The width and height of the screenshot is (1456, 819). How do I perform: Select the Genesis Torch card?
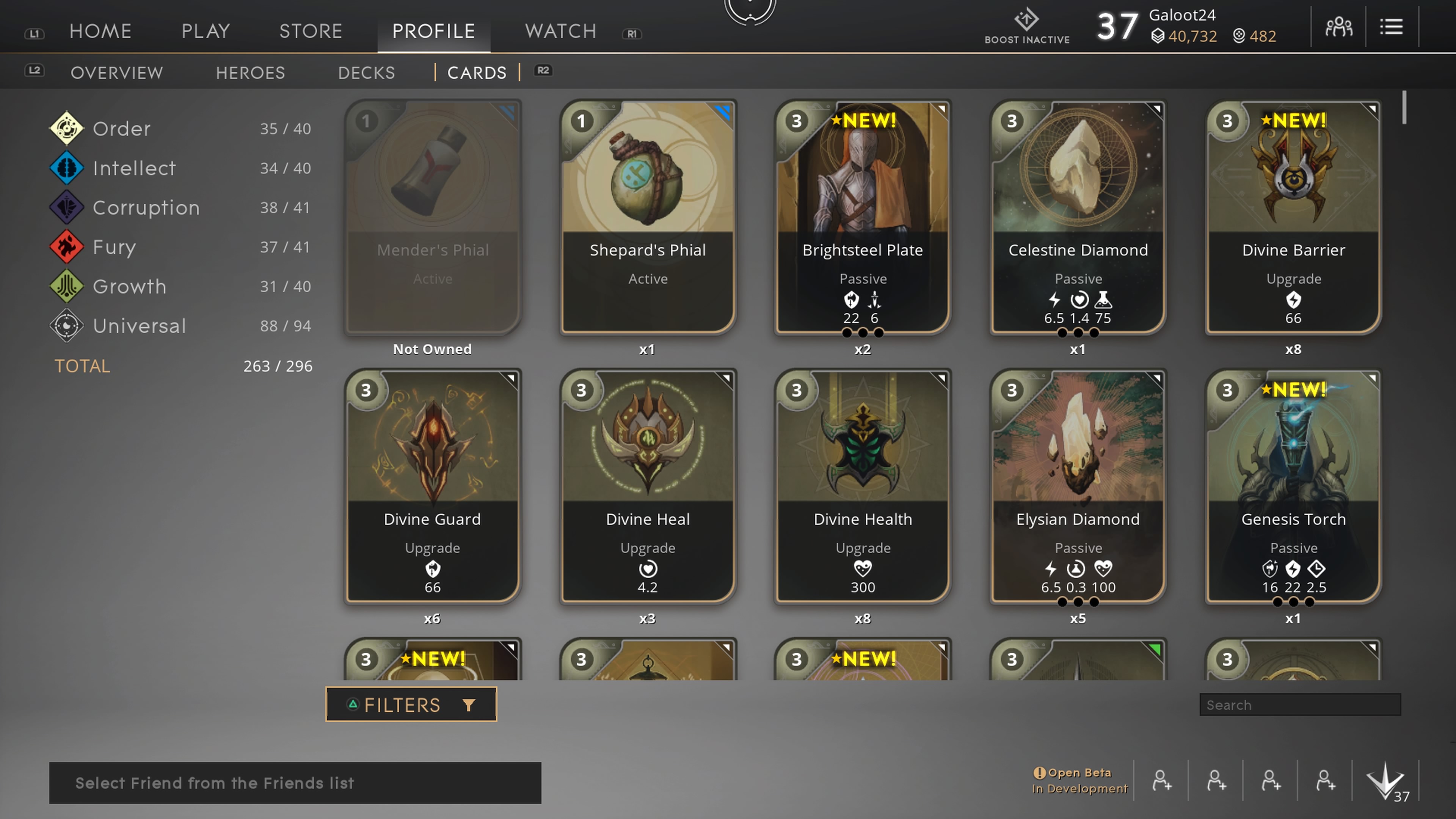1293,486
